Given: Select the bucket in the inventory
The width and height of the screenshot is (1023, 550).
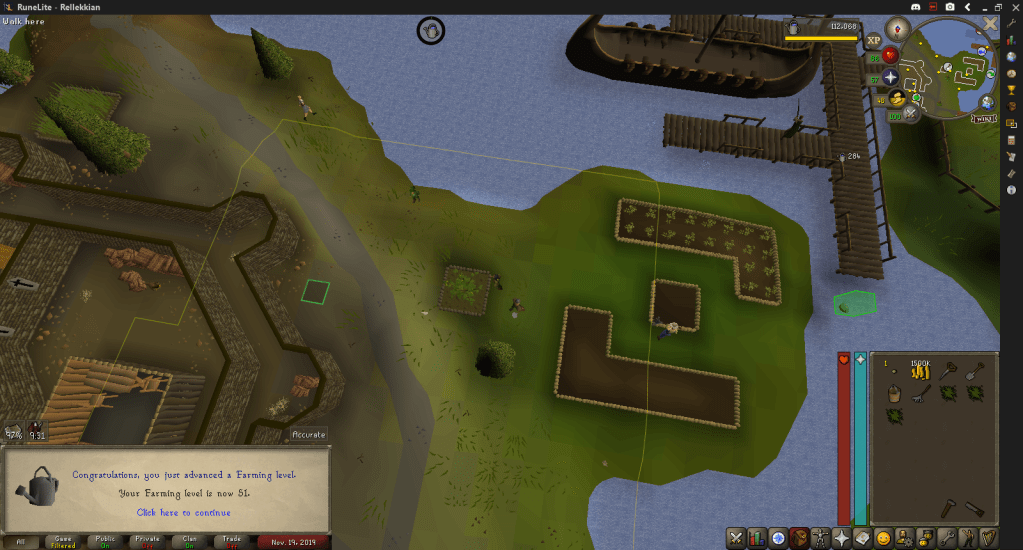Looking at the screenshot, I should pos(893,394).
